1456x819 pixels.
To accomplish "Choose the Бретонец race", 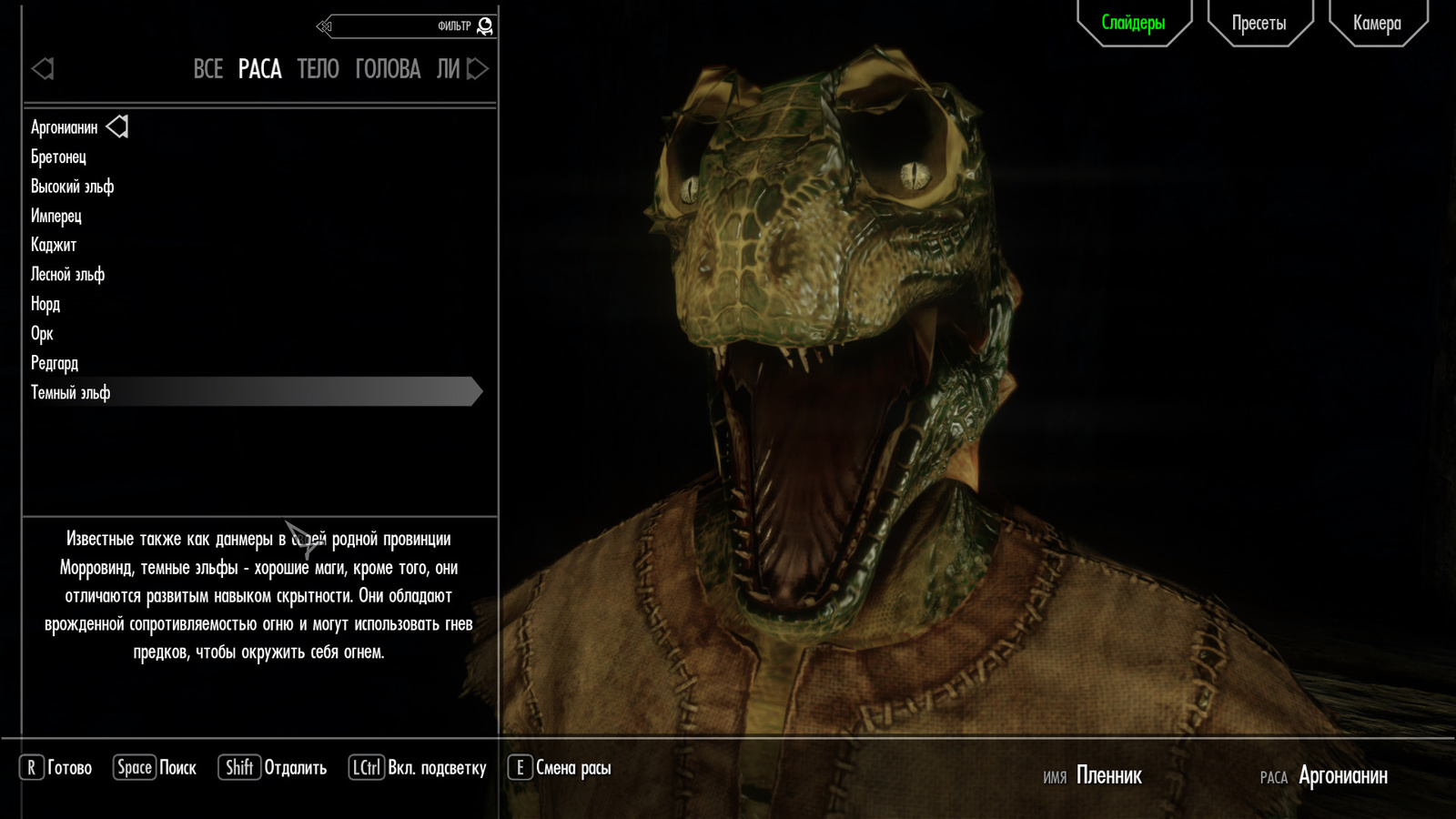I will (x=59, y=157).
